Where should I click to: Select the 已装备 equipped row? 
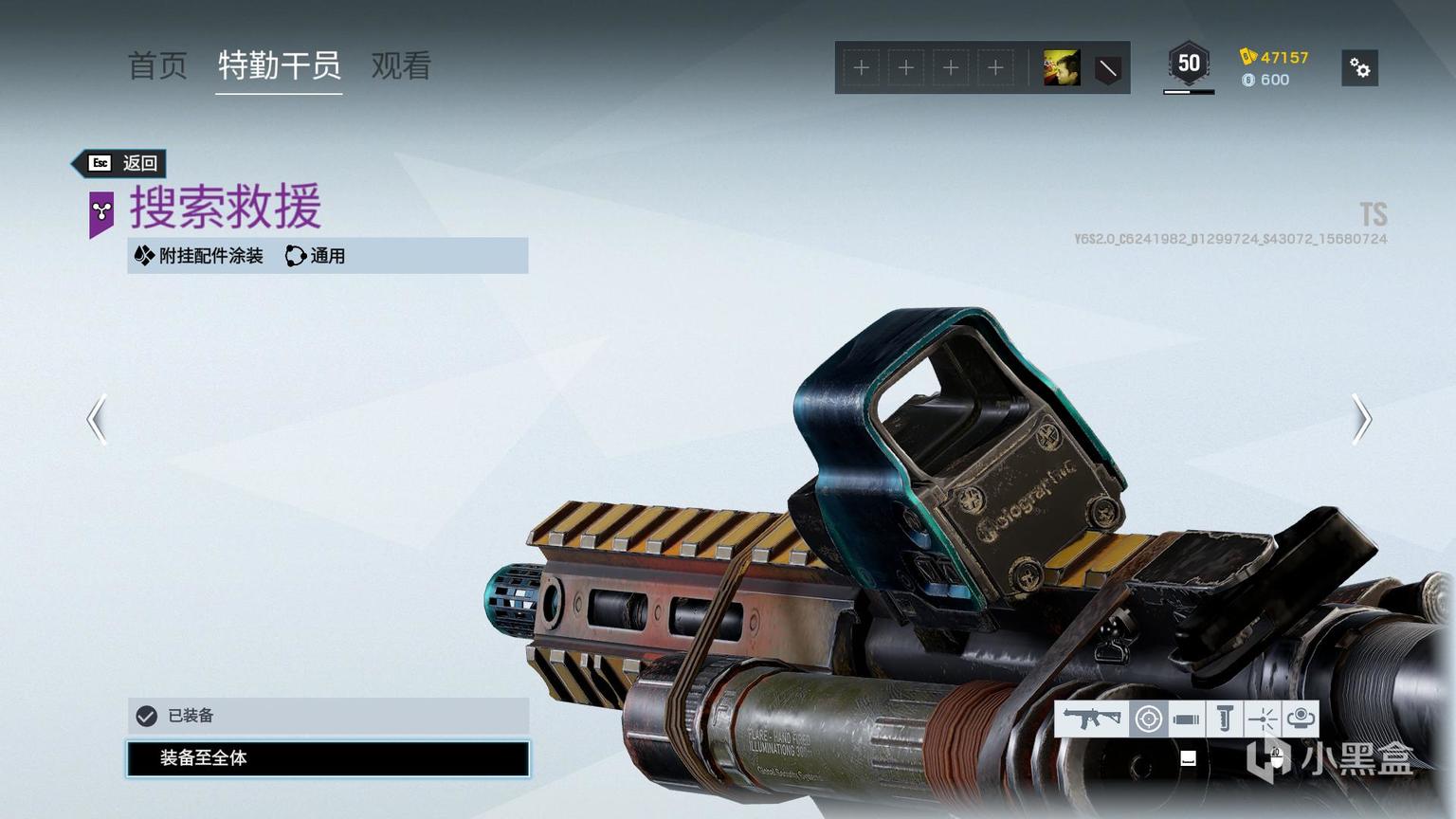coord(328,716)
